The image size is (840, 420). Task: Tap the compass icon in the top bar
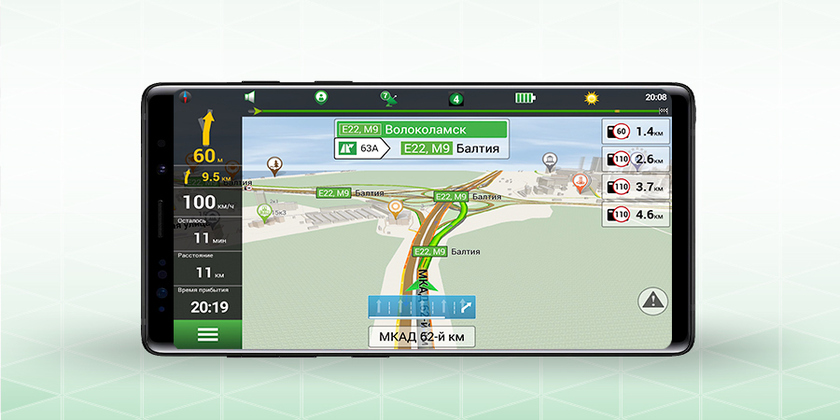click(185, 97)
